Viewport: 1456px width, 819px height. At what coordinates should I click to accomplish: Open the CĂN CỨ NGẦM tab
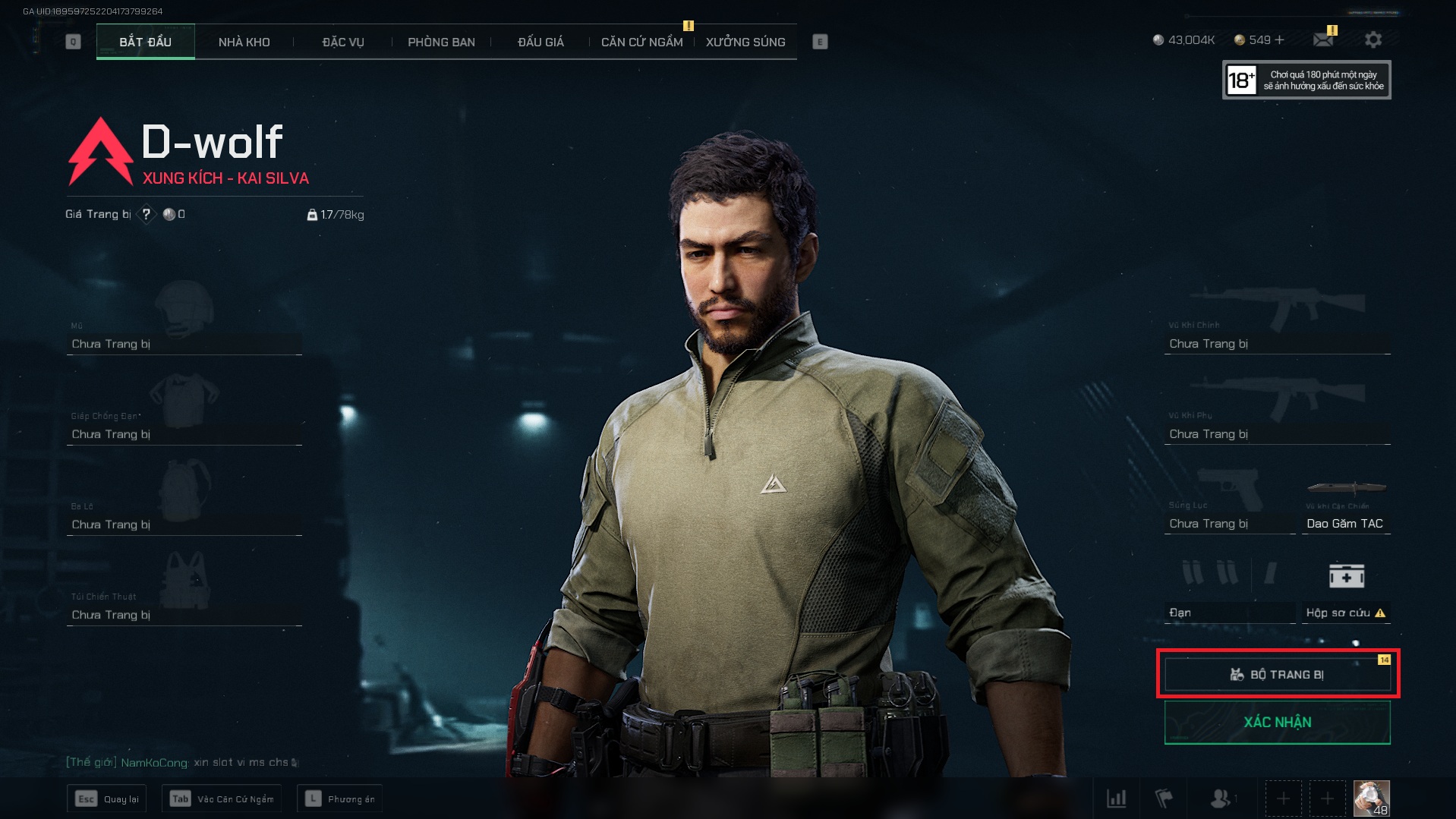coord(641,42)
